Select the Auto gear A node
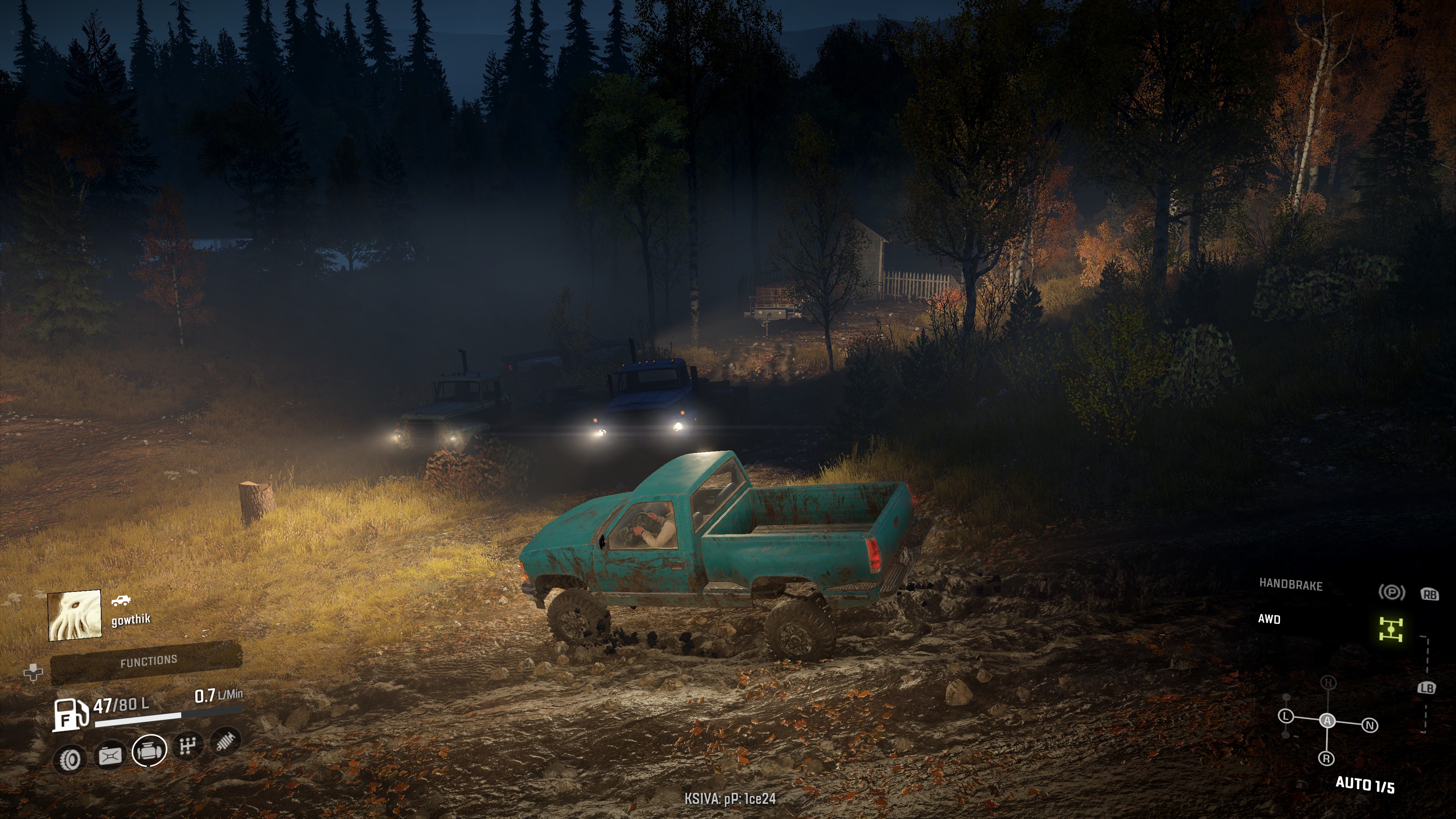This screenshot has height=819, width=1456. point(1327,721)
